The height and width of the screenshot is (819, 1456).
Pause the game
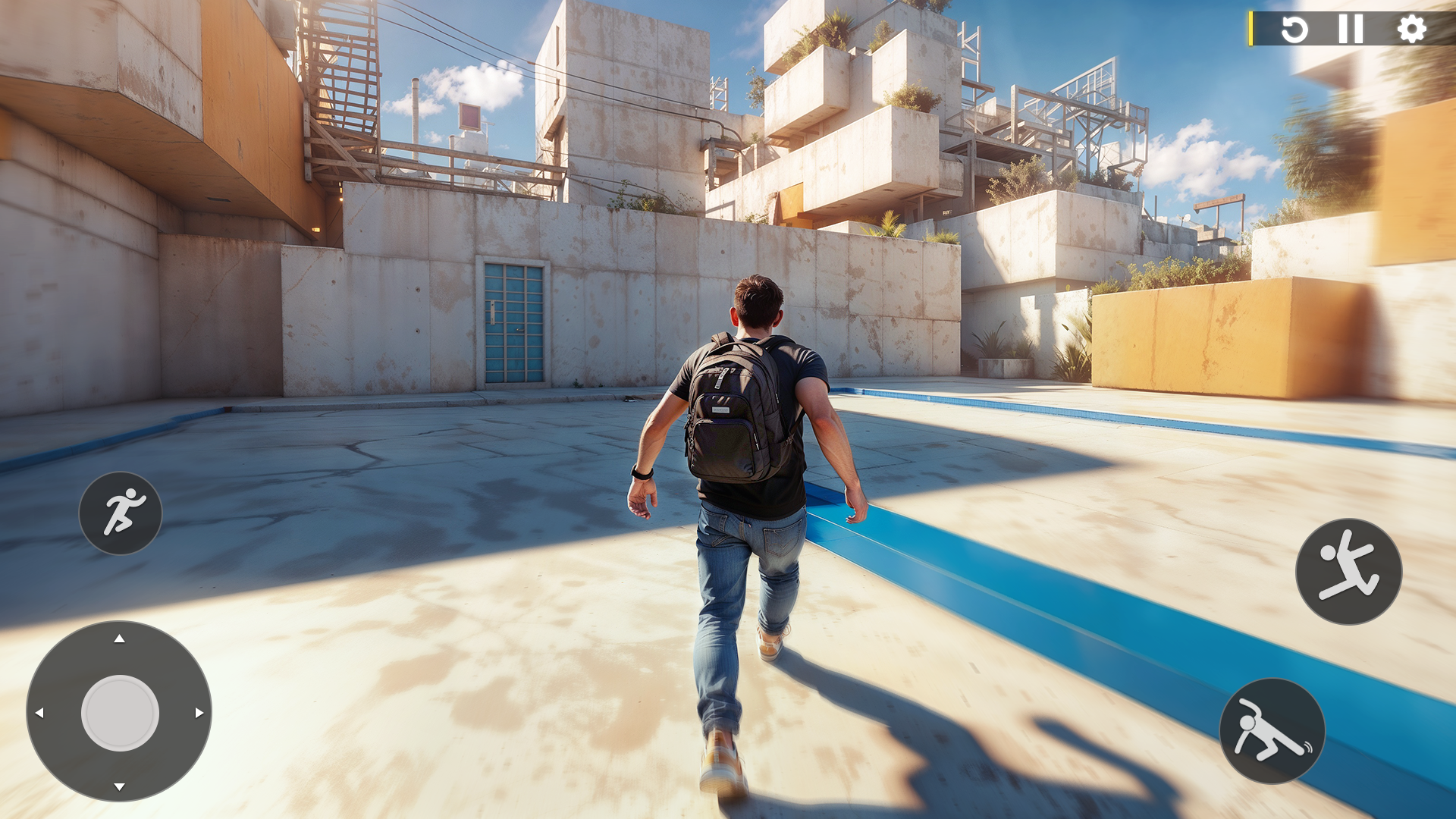[1351, 30]
